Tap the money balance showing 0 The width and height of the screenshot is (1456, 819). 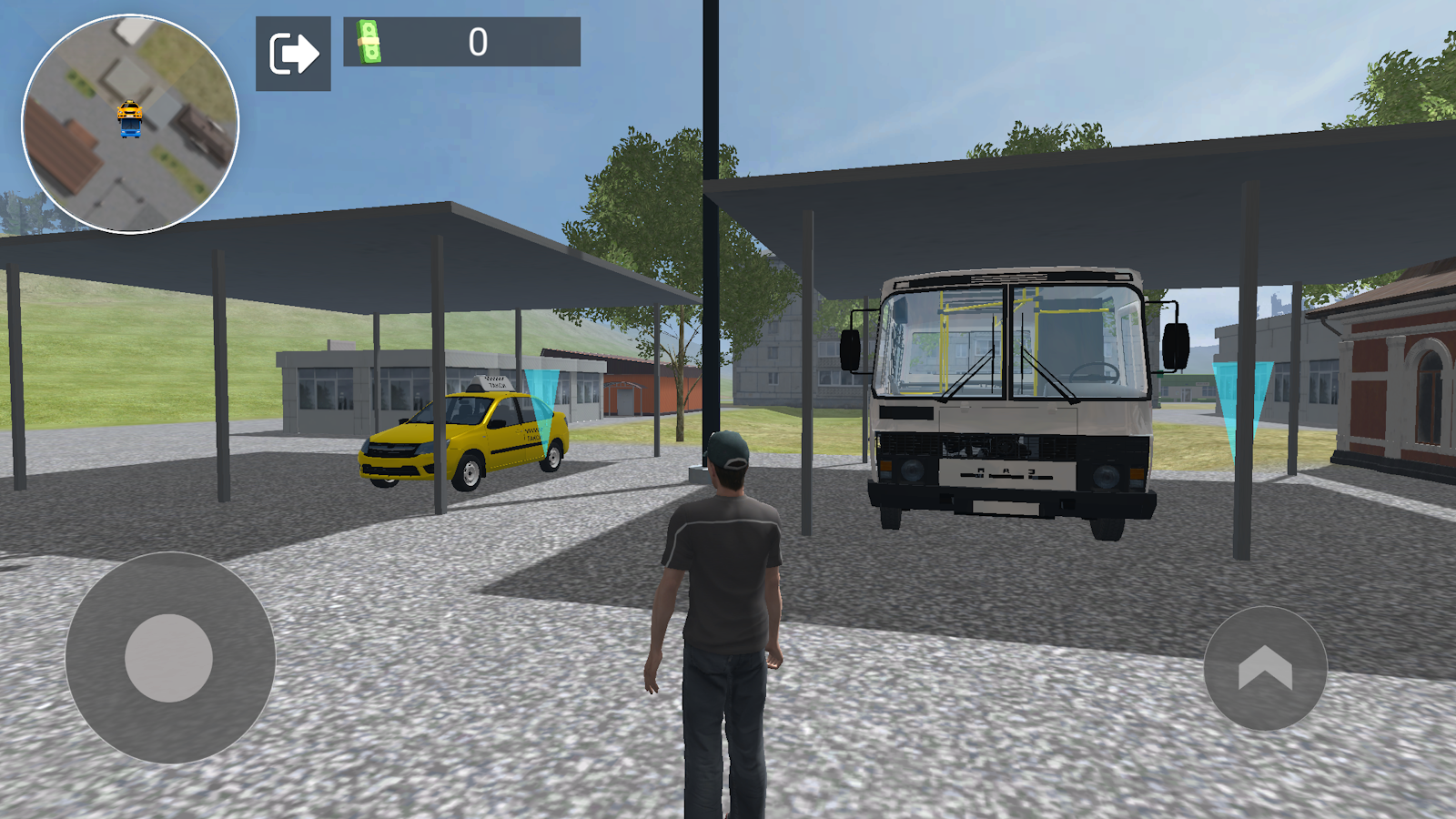pos(477,40)
